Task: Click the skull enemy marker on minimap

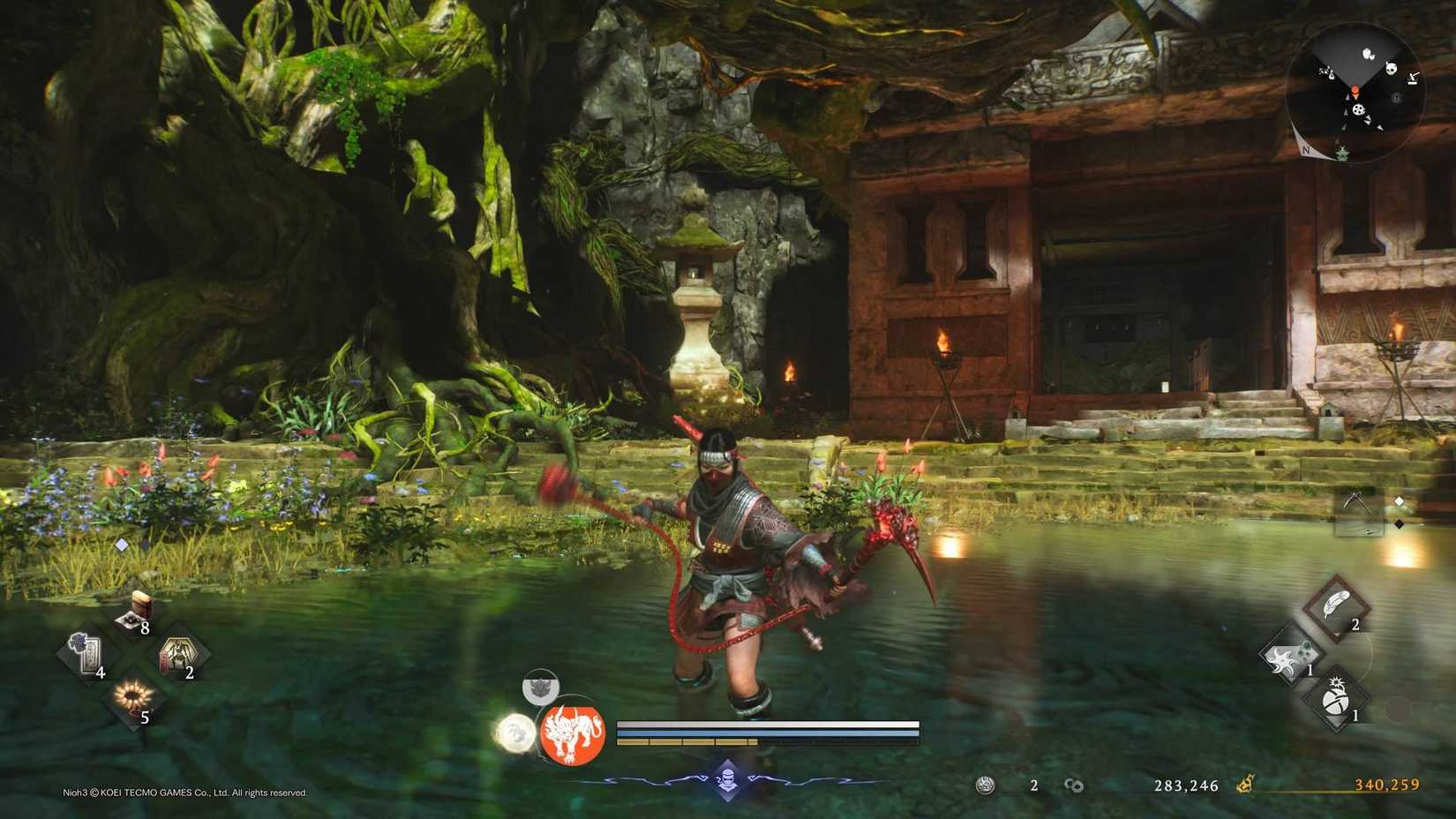Action: (1391, 69)
